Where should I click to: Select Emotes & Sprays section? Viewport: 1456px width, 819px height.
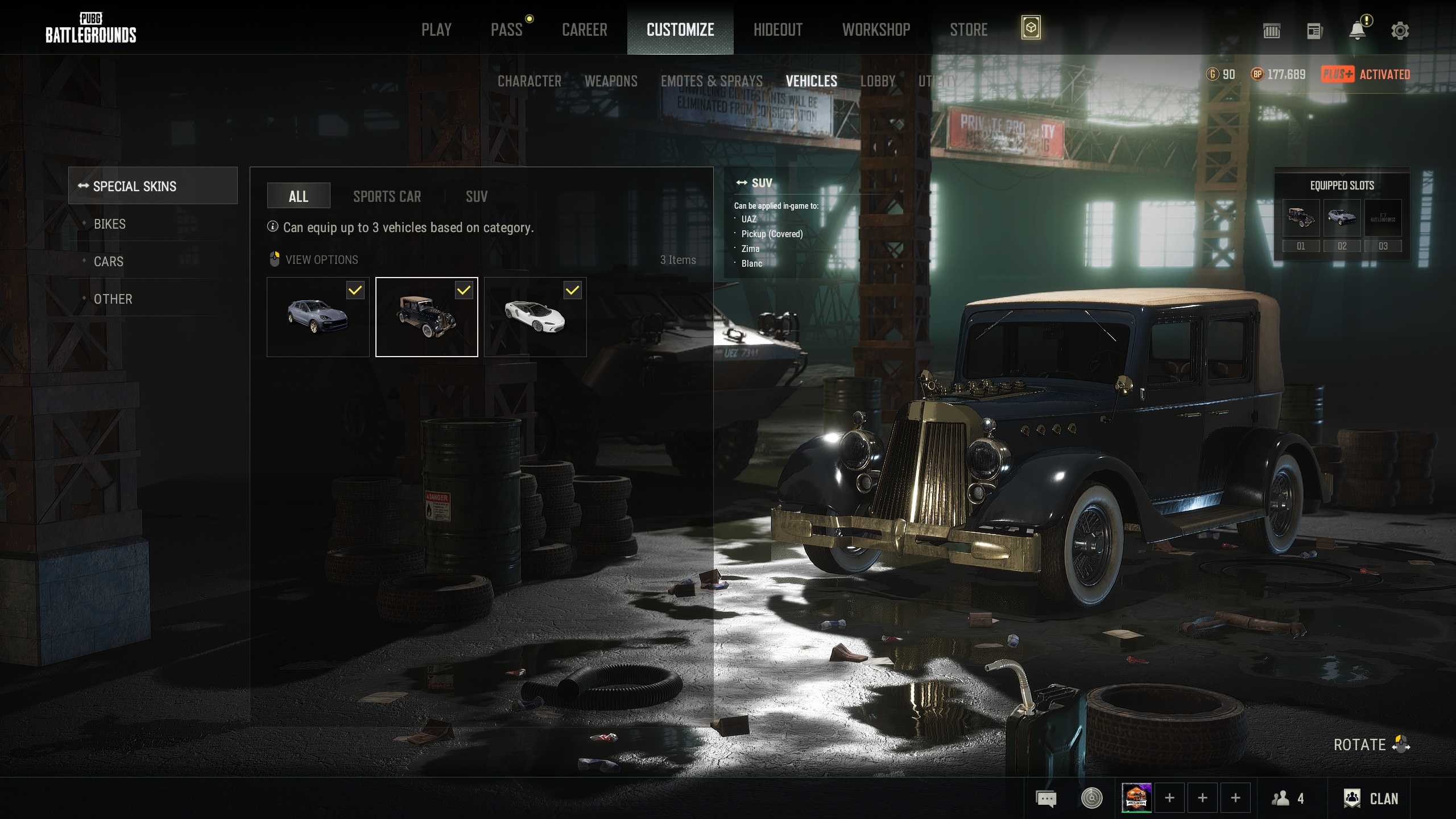[x=711, y=81]
